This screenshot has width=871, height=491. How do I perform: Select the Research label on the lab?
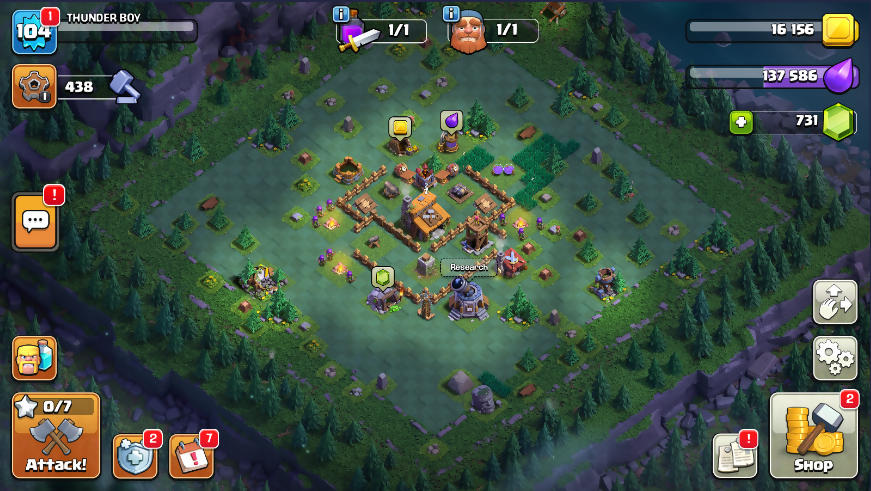pos(468,267)
